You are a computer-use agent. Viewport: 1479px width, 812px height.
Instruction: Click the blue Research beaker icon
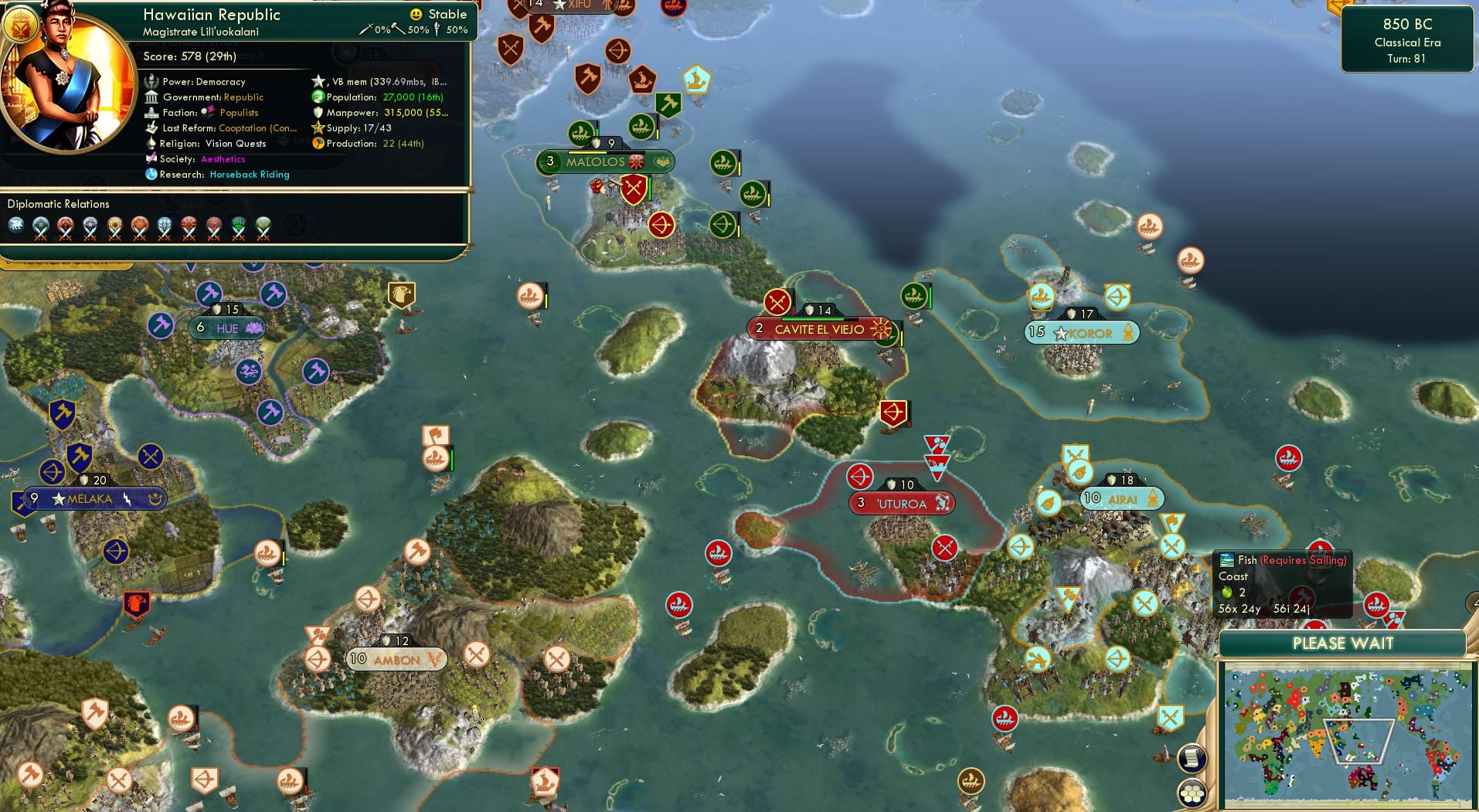pos(151,175)
